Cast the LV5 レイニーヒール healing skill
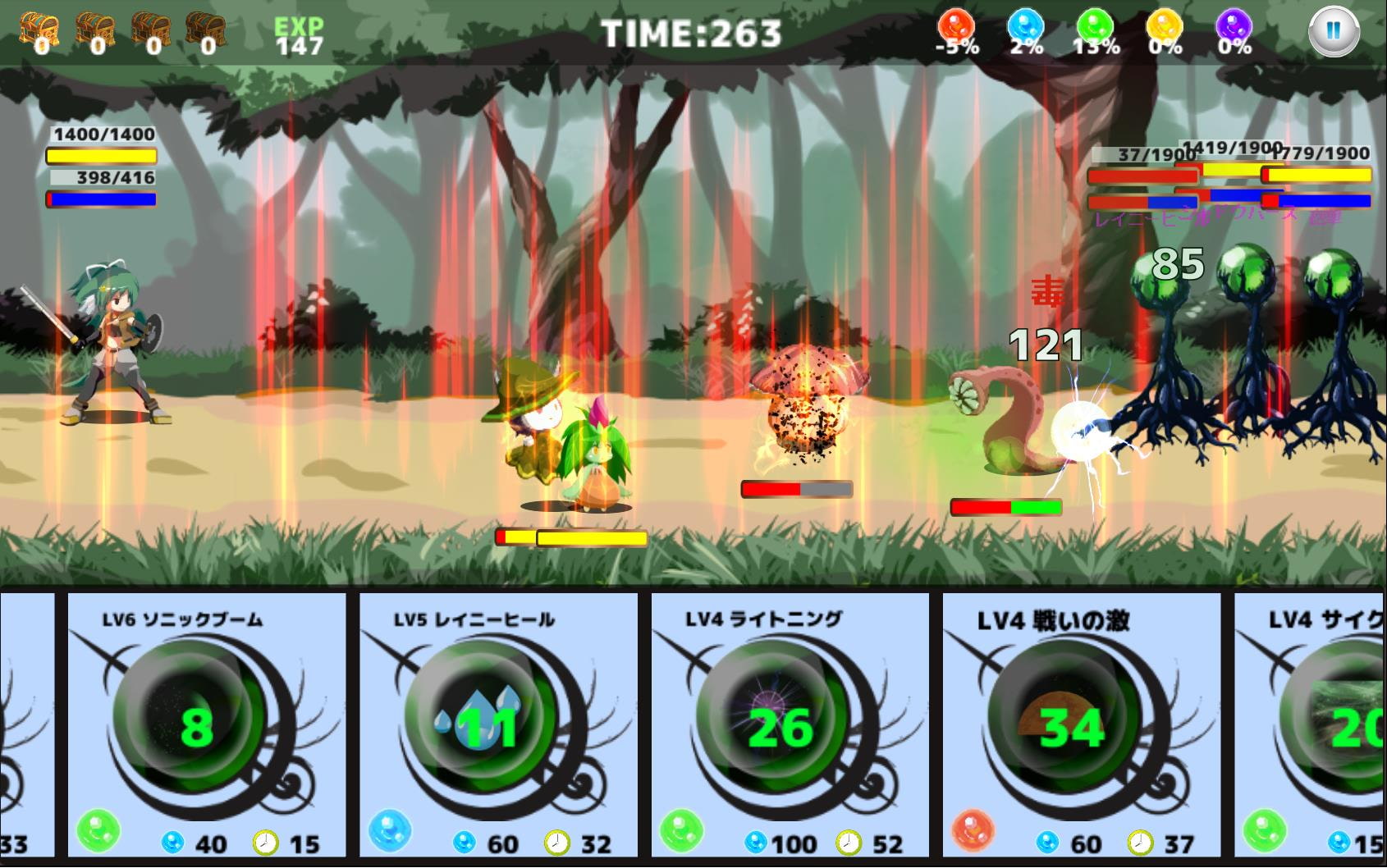The image size is (1387, 868). (x=488, y=725)
